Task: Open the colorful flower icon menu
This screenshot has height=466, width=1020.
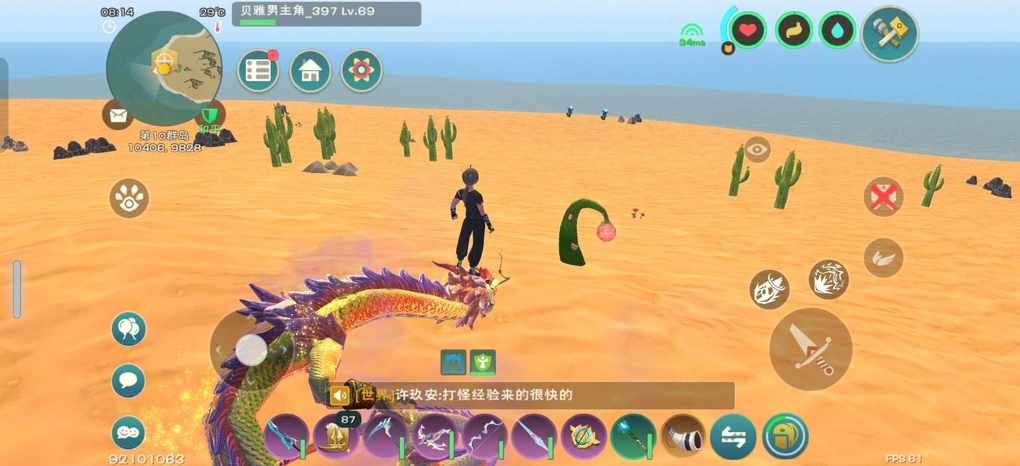Action: coord(361,71)
